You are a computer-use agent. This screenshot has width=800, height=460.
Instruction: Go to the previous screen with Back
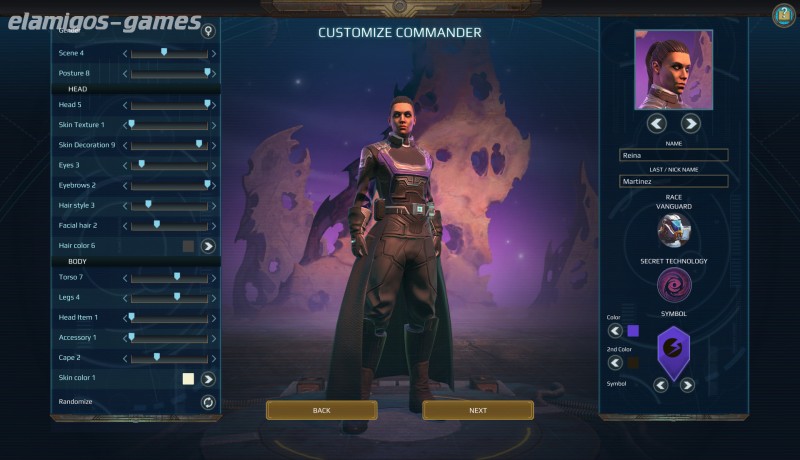pos(321,410)
